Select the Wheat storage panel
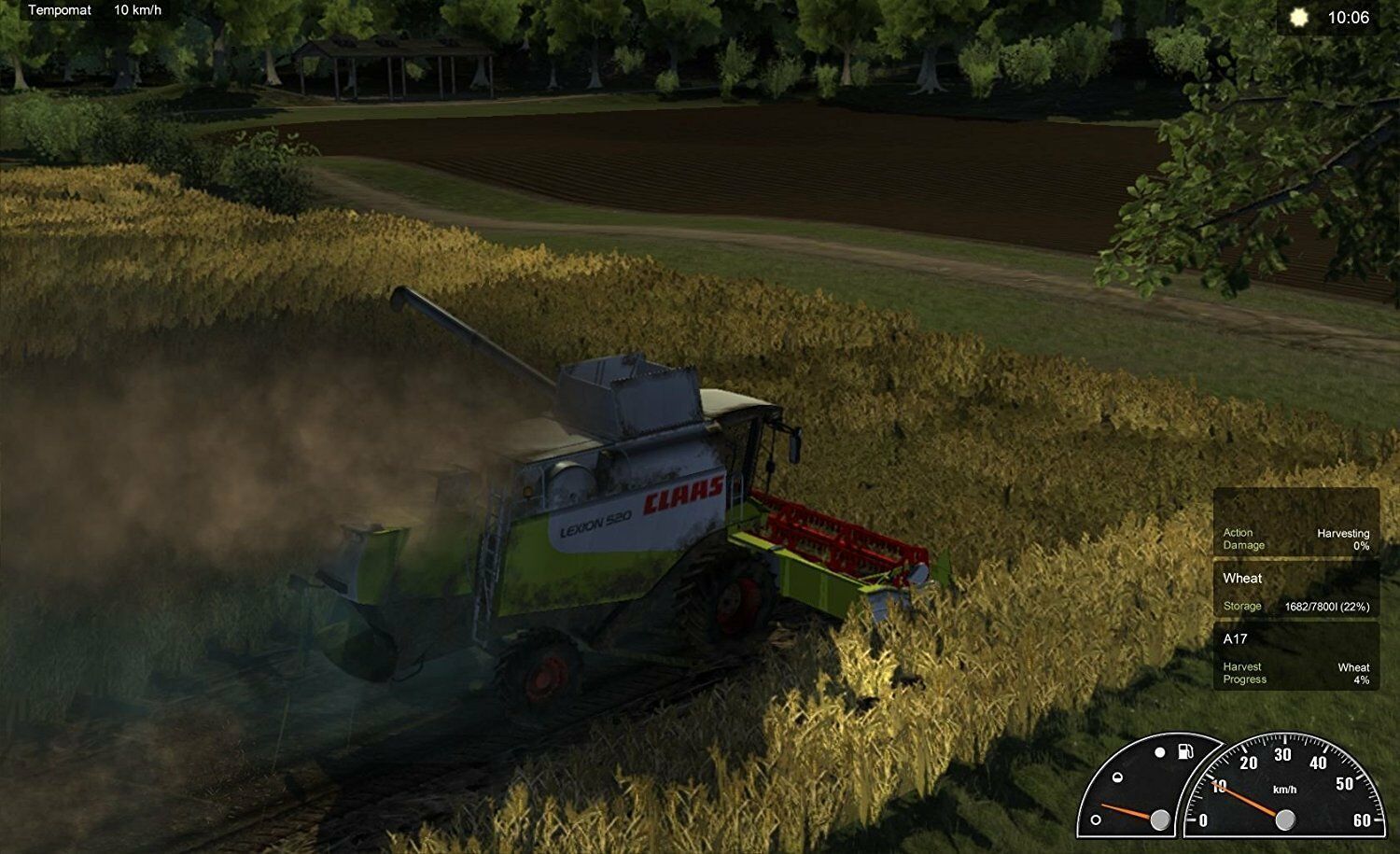Screen dimensions: 1400x854 click(1295, 591)
